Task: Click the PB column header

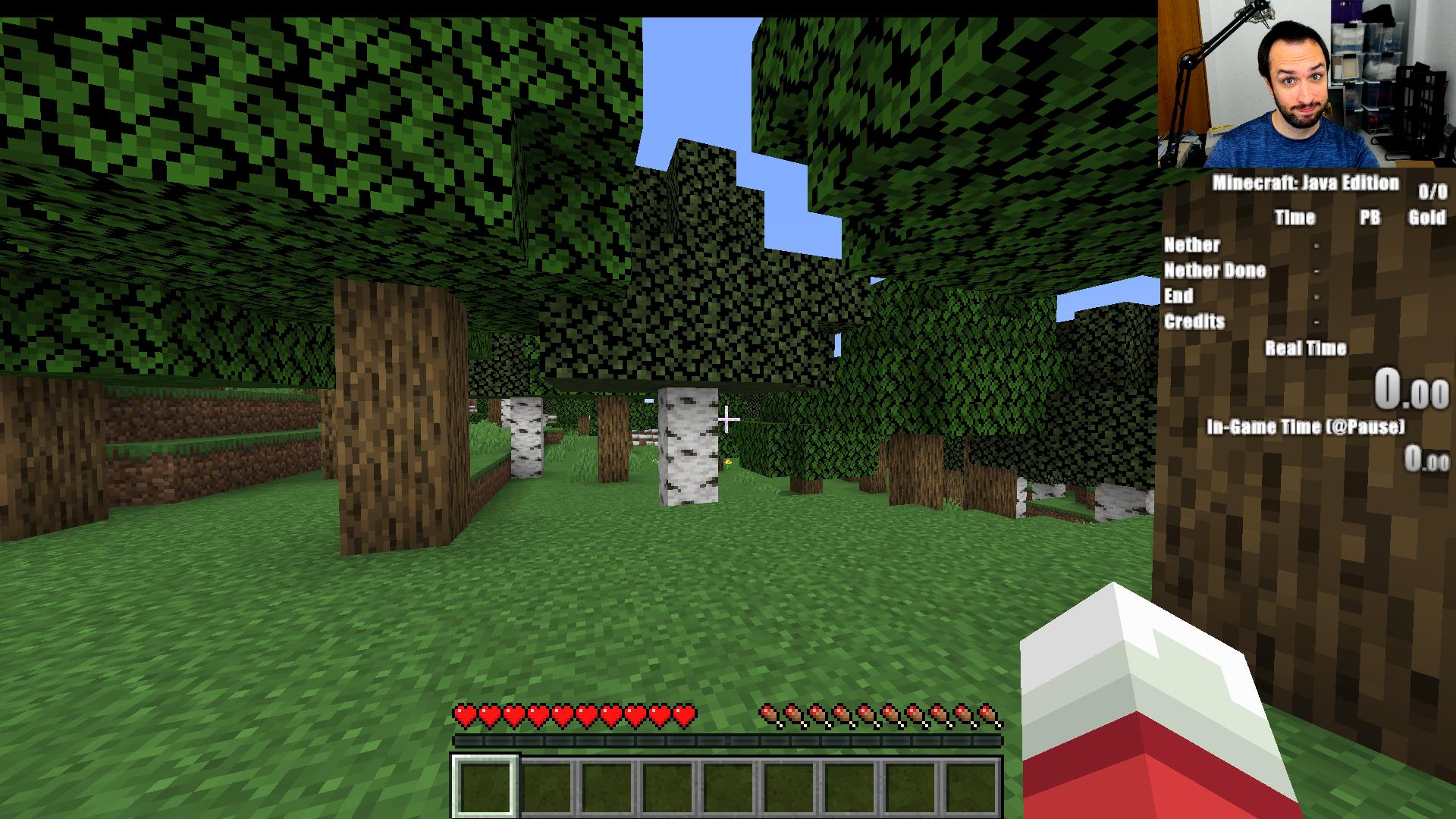Action: tap(1370, 218)
